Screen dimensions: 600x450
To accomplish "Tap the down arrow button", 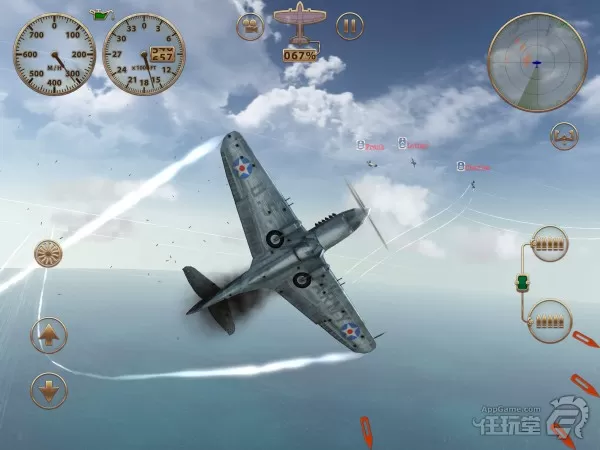I will [x=49, y=389].
